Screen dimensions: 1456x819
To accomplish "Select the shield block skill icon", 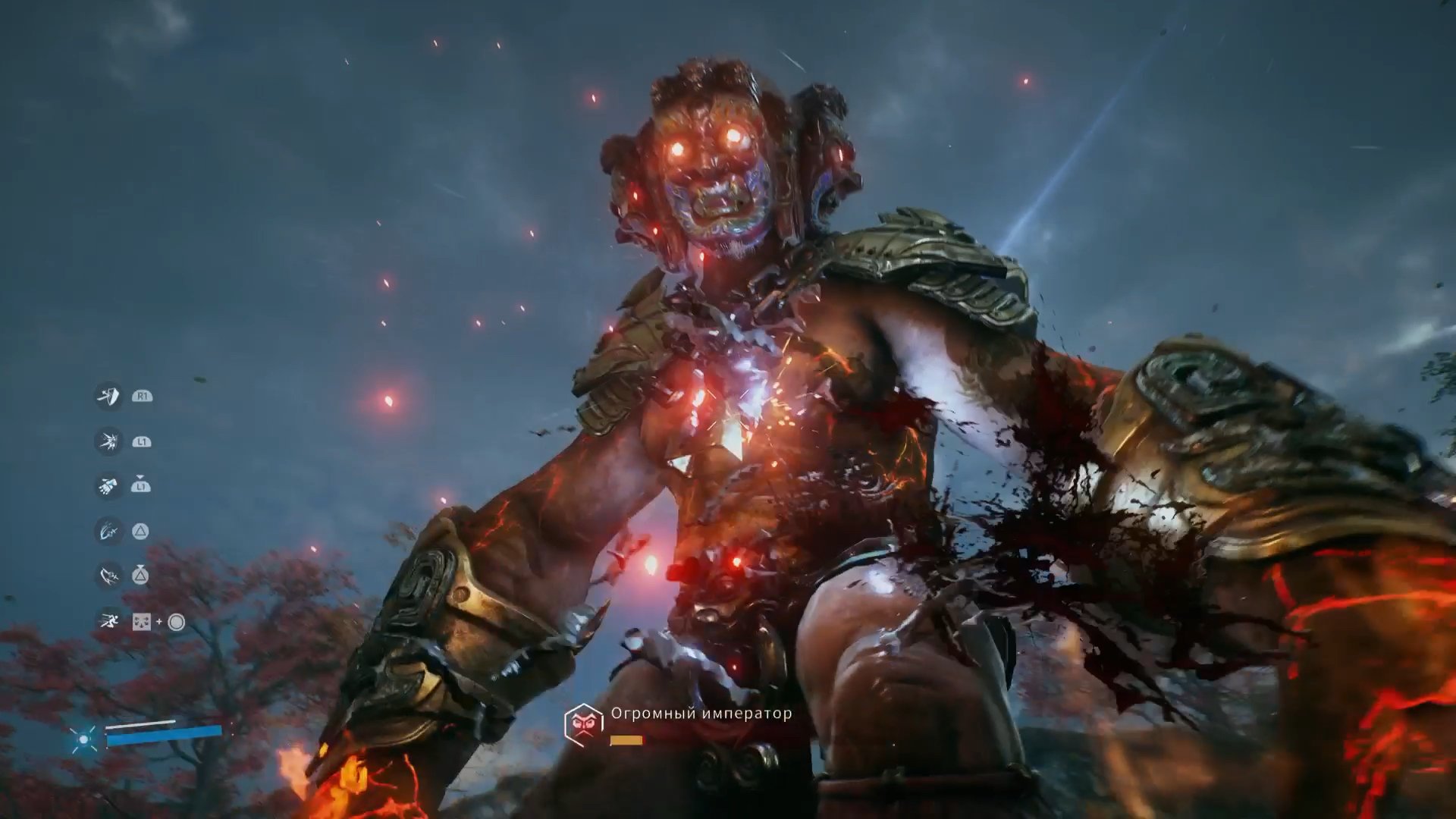I will (x=108, y=396).
